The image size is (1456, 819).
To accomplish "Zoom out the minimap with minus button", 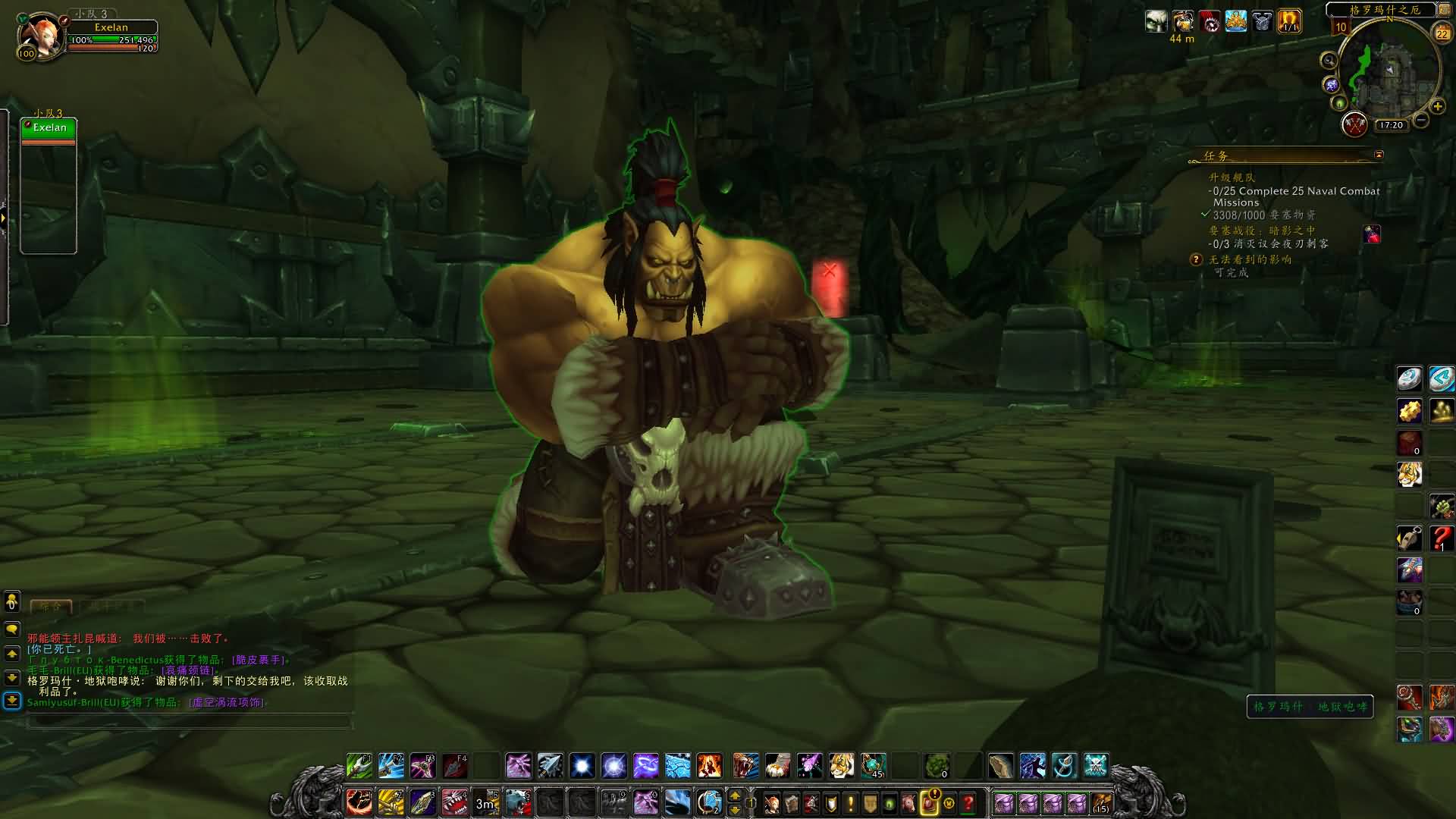I will pos(1422,120).
